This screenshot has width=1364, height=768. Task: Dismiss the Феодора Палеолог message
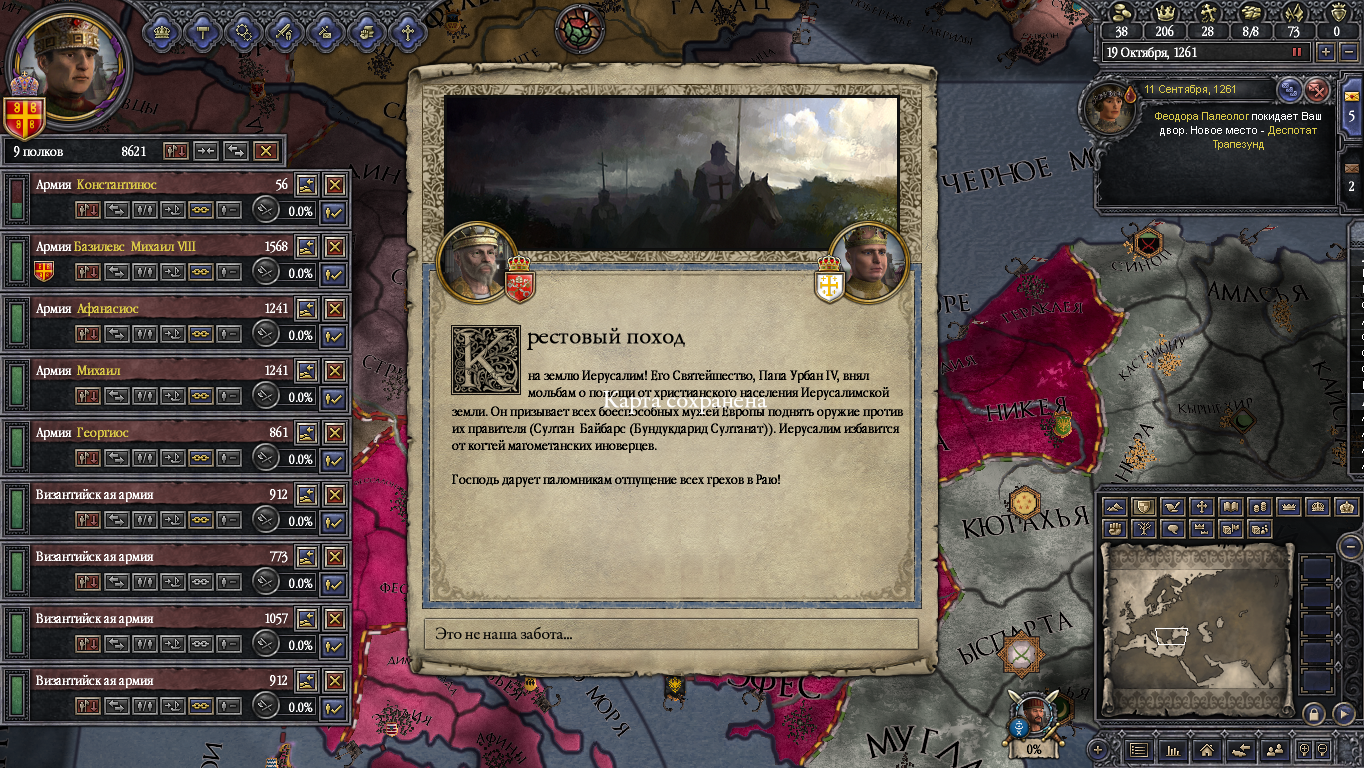pos(1318,90)
